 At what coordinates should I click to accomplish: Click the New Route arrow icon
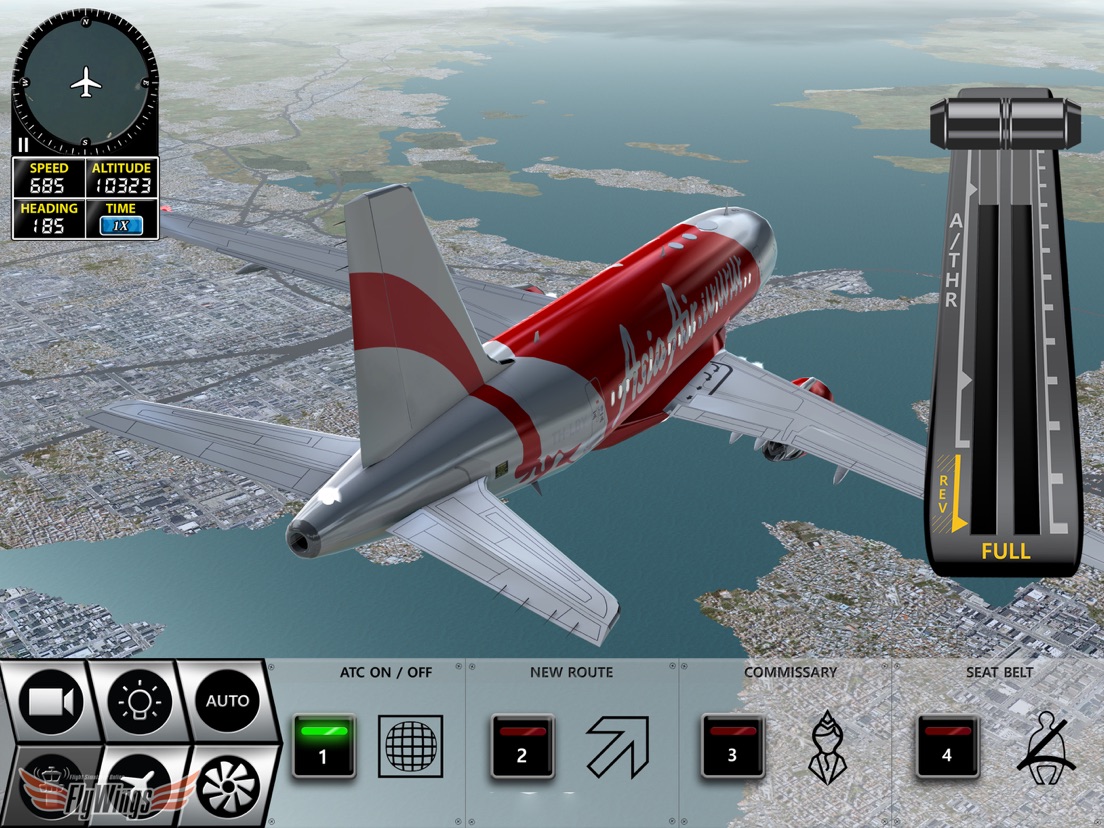tap(617, 746)
